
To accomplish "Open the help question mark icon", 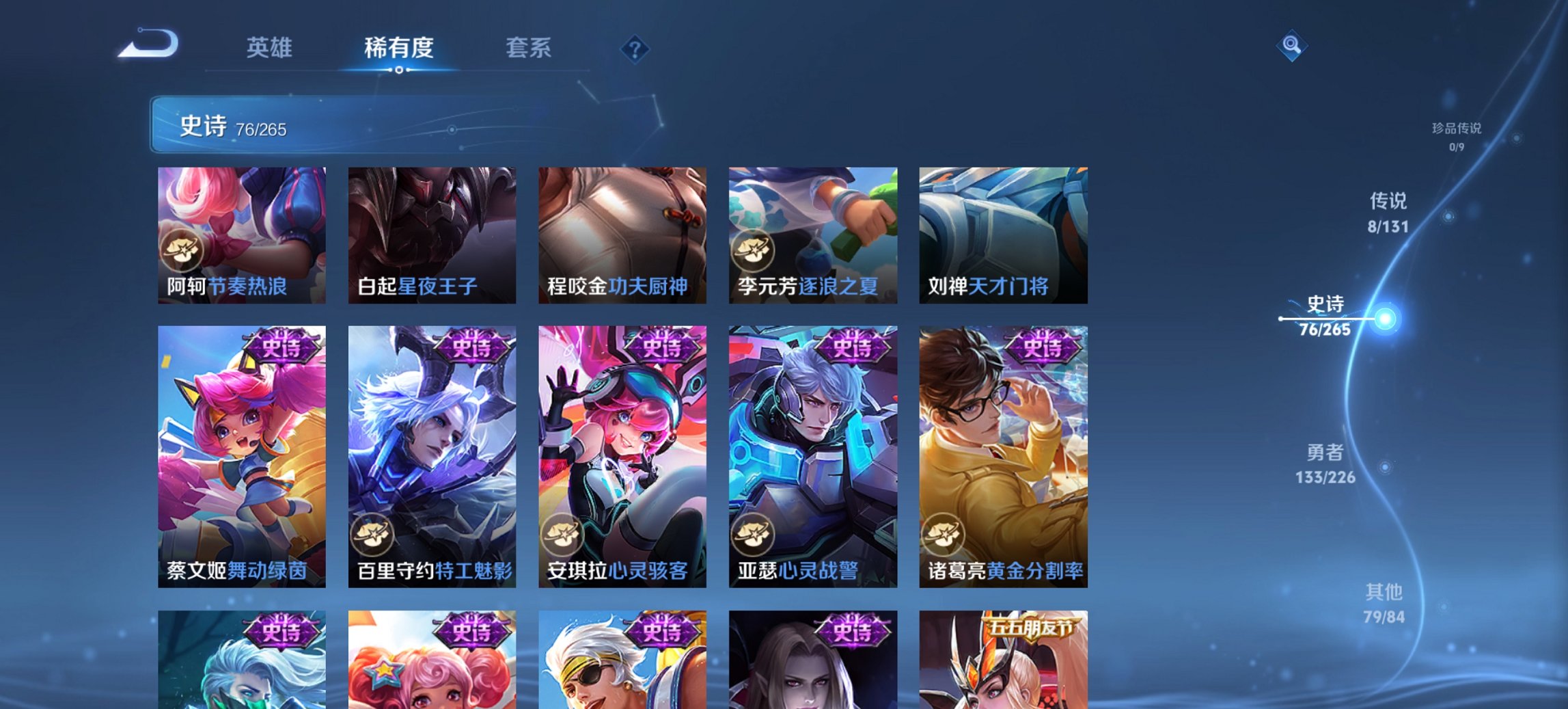I will (x=635, y=47).
